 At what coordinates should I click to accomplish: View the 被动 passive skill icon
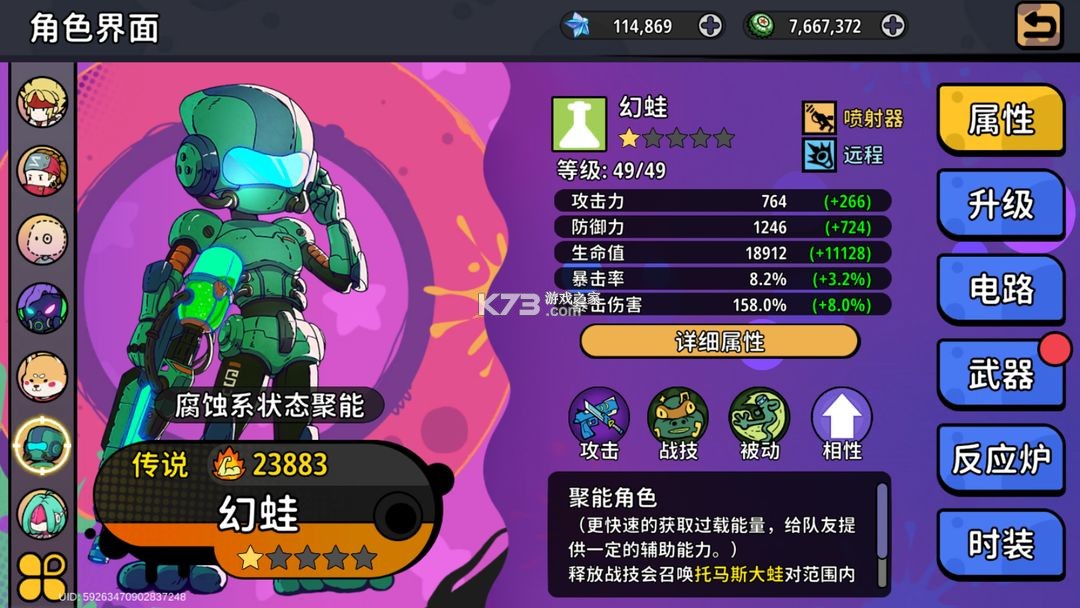759,416
